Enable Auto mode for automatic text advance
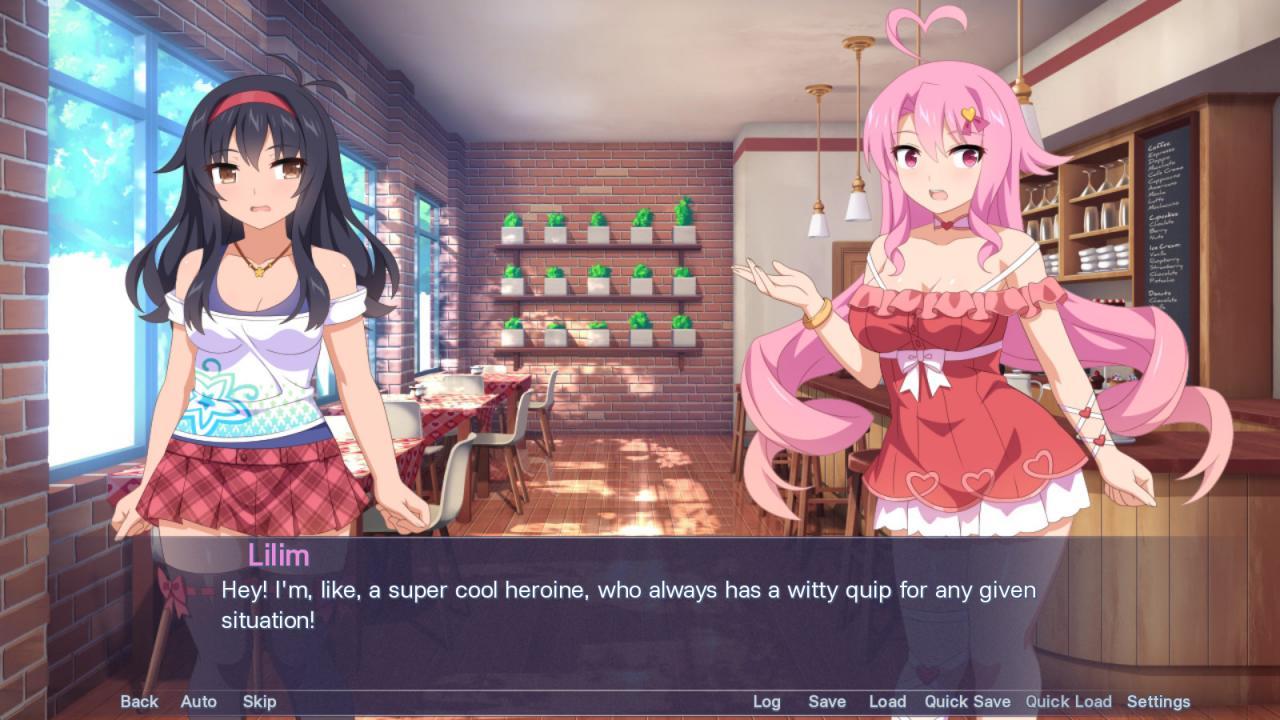 [x=198, y=701]
